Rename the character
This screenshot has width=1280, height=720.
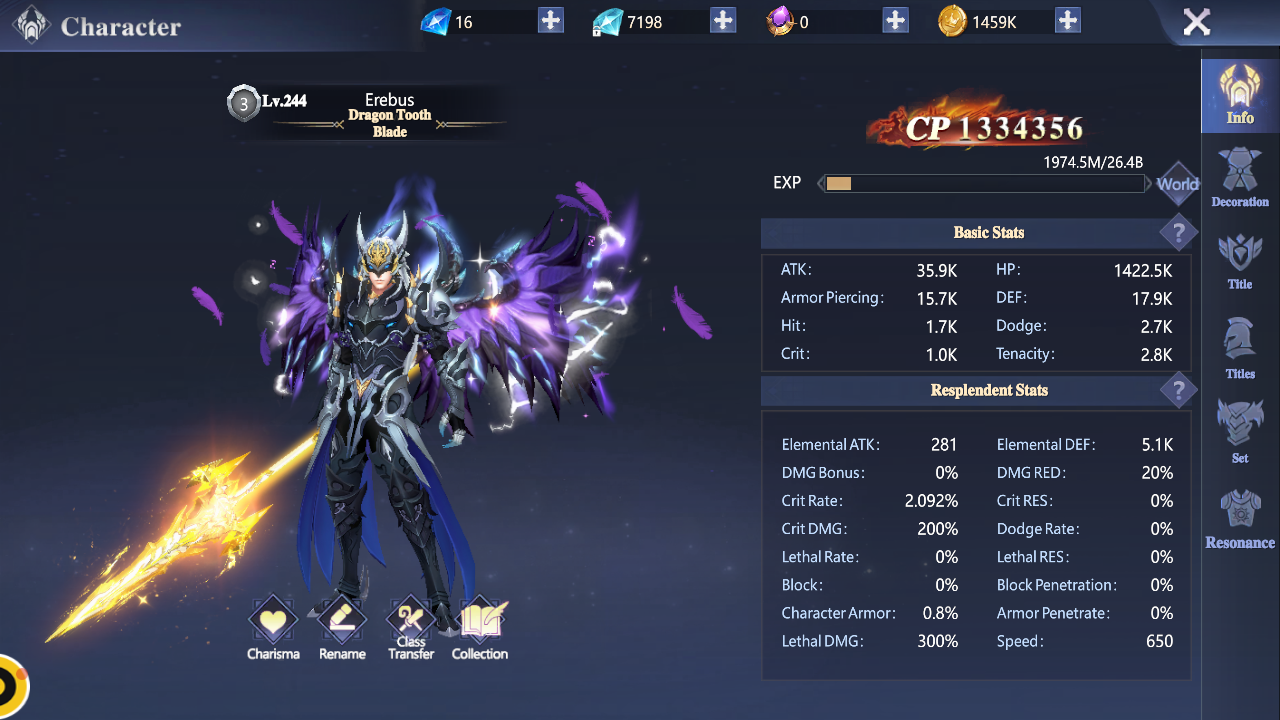click(342, 628)
